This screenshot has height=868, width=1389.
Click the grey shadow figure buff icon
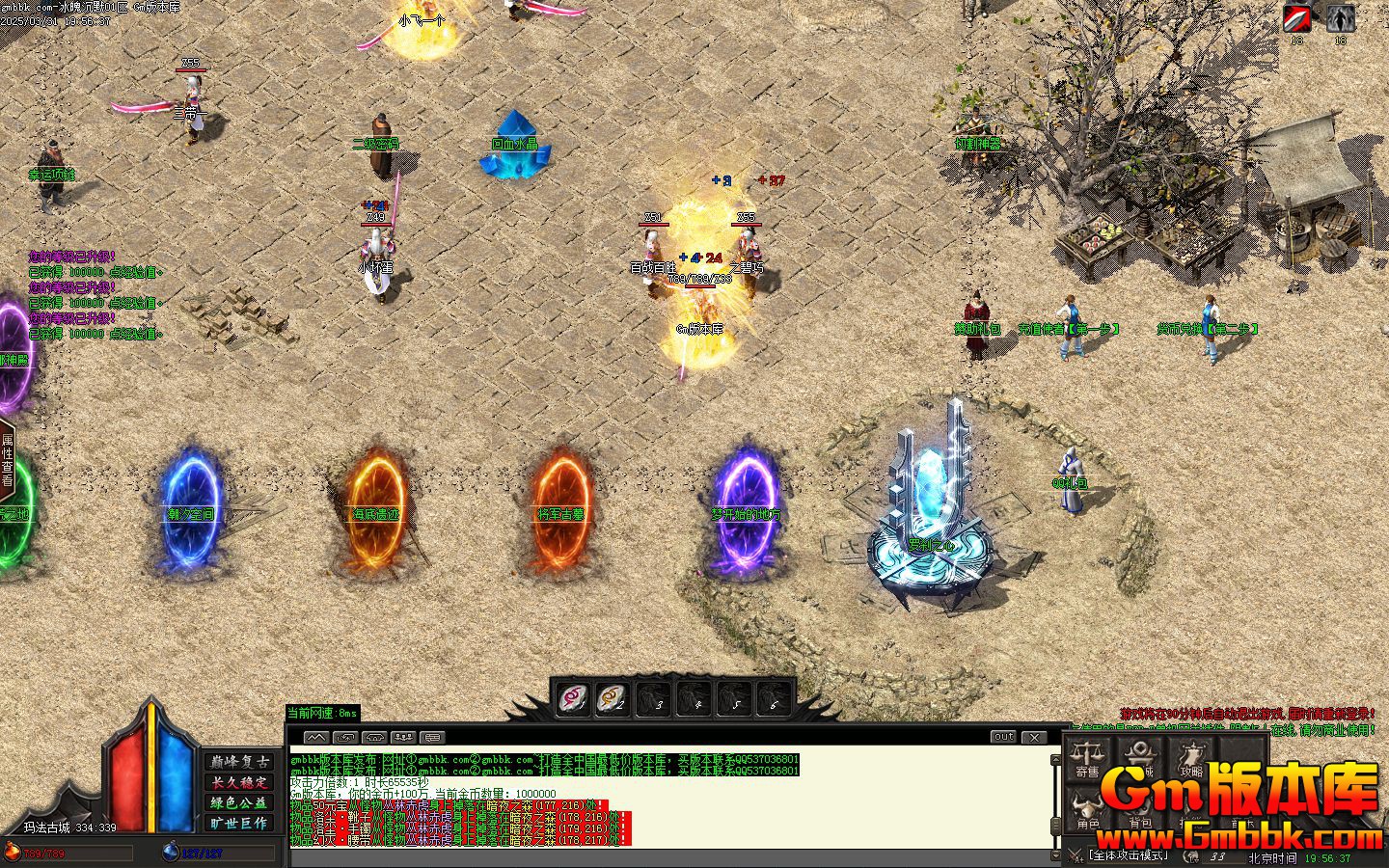click(1340, 18)
